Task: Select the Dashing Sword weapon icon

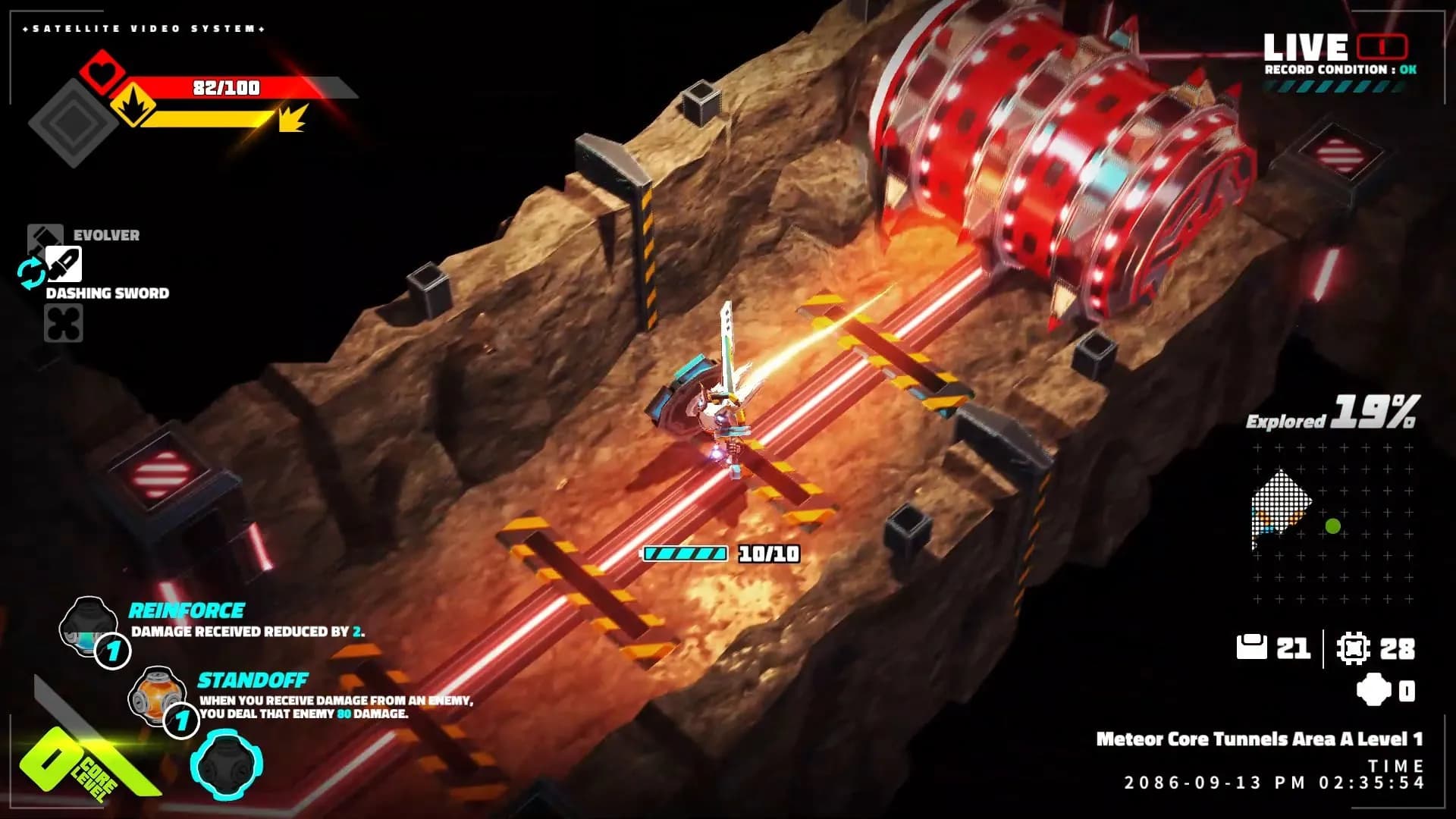Action: [x=64, y=265]
